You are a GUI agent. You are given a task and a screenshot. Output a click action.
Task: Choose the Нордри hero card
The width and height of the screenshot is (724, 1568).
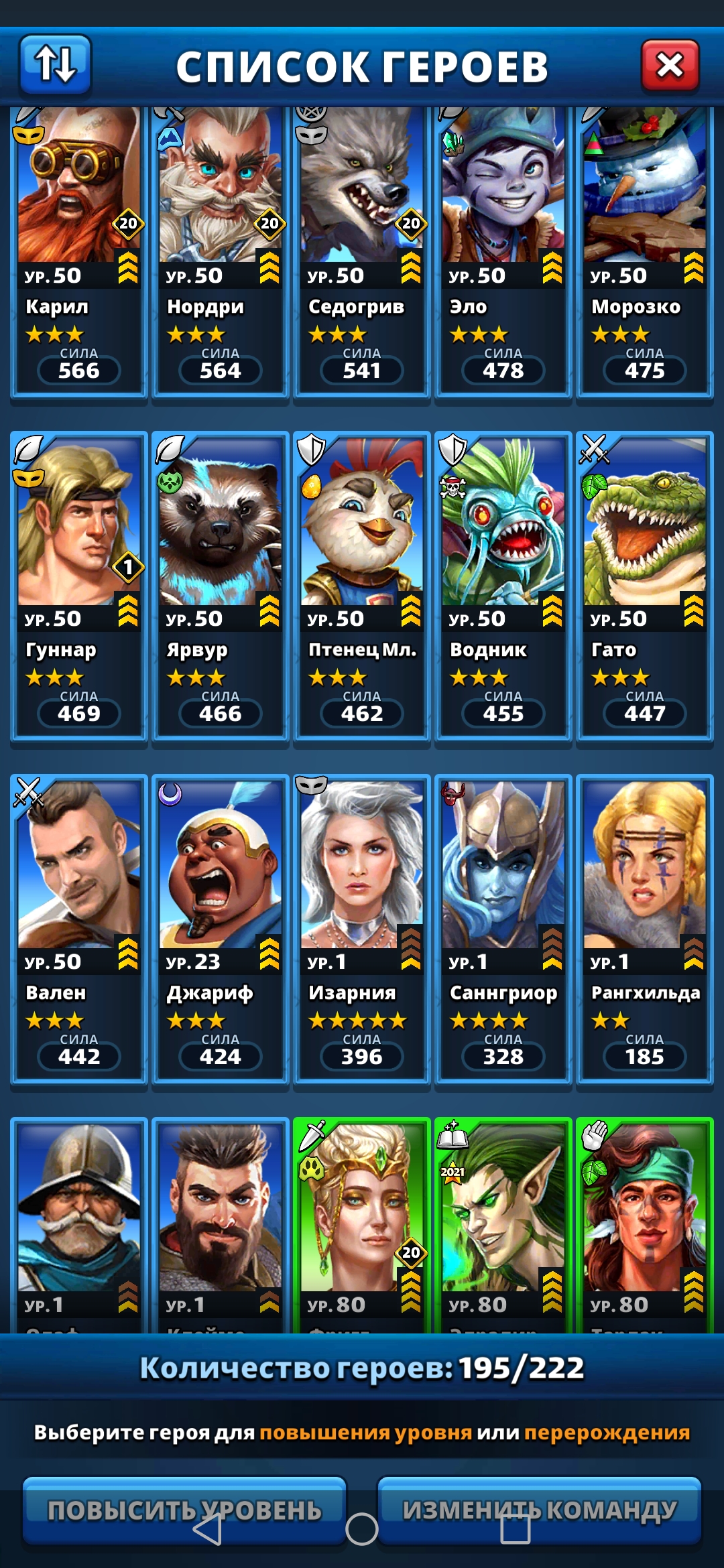click(x=220, y=251)
